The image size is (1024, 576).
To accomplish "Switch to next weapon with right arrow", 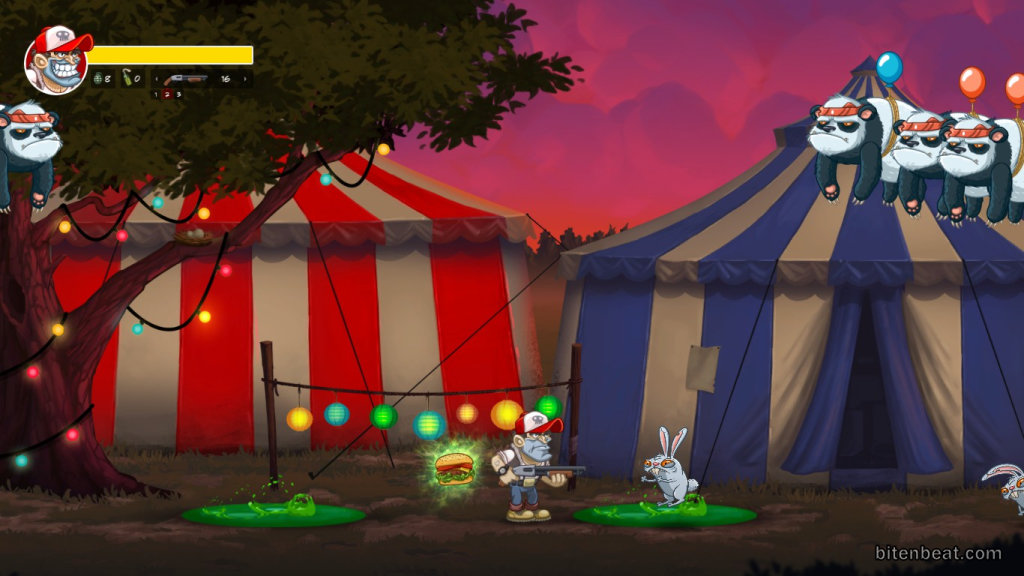I will (247, 78).
